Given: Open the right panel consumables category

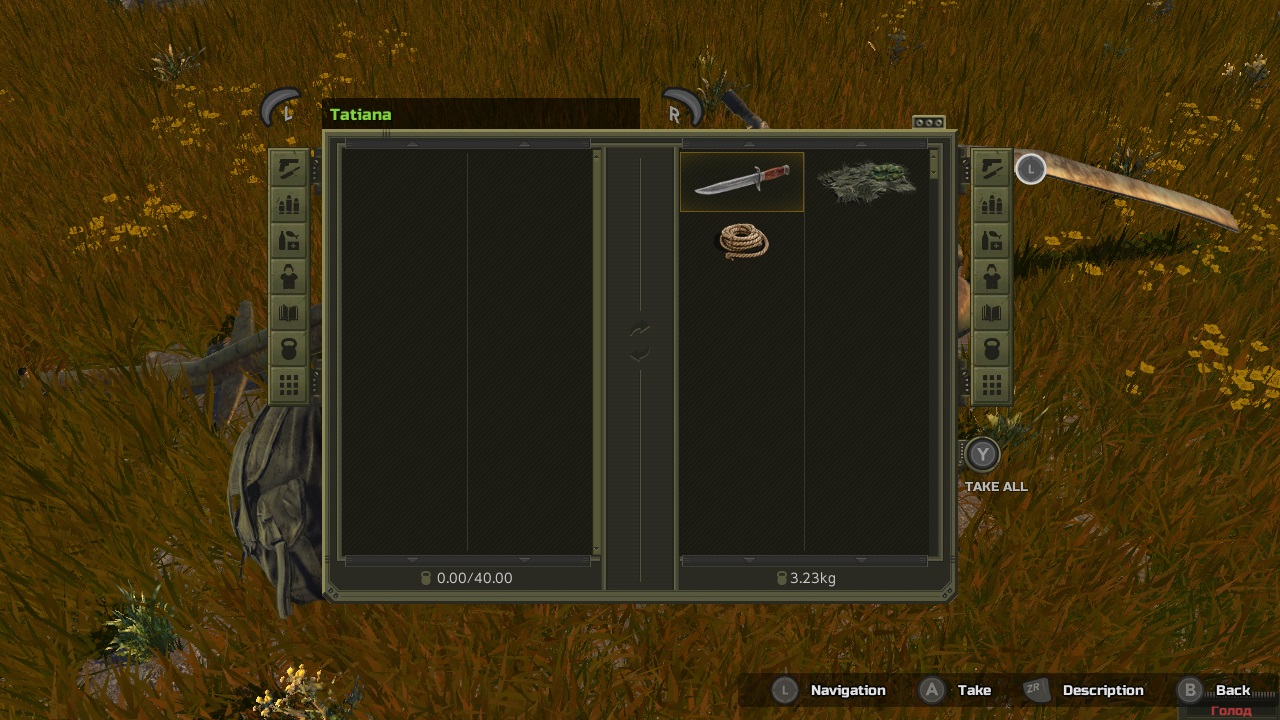Looking at the screenshot, I should [x=991, y=240].
